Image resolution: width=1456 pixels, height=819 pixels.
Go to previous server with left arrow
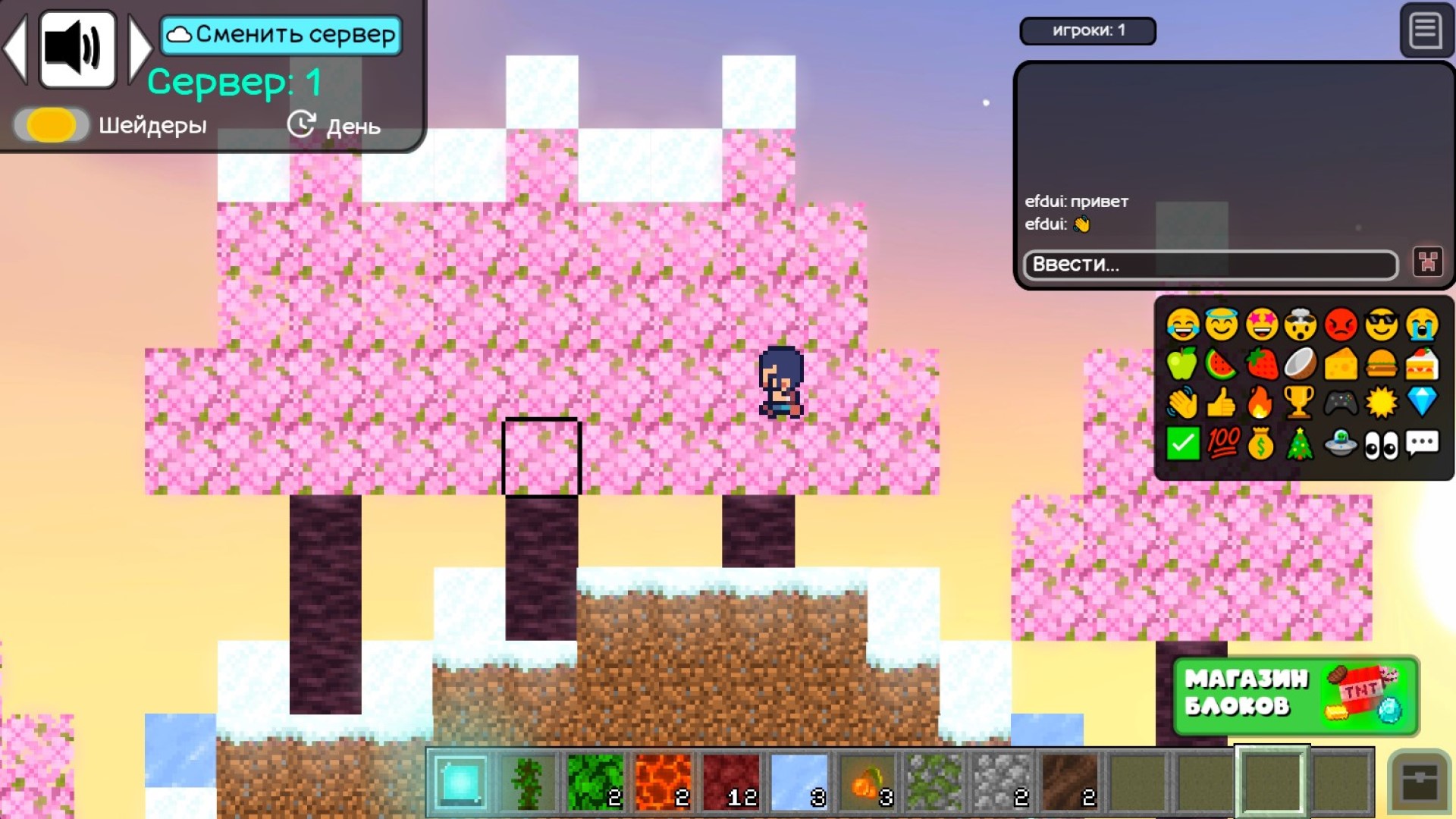pos(17,48)
